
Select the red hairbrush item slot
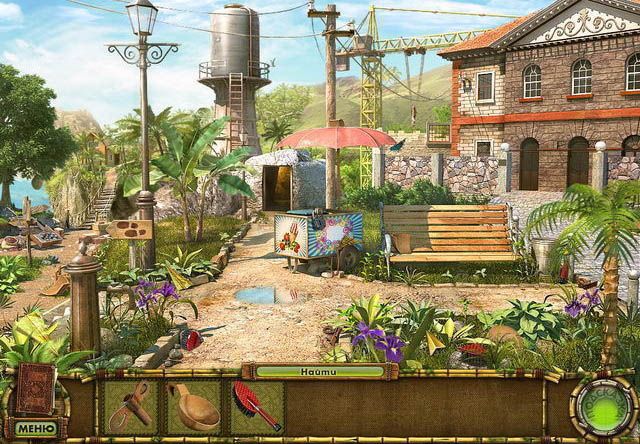click(x=256, y=406)
